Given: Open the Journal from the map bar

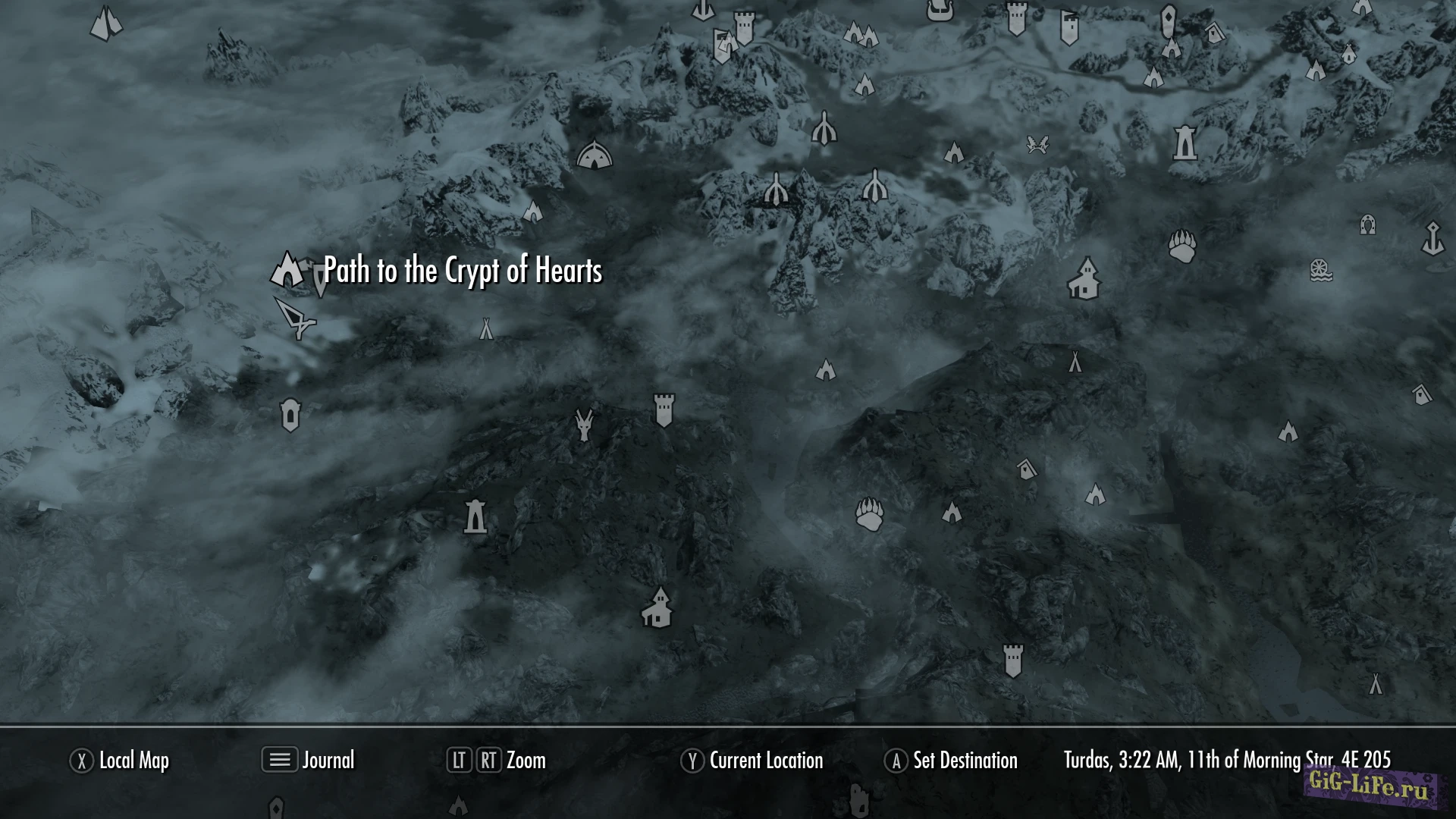Looking at the screenshot, I should [309, 760].
